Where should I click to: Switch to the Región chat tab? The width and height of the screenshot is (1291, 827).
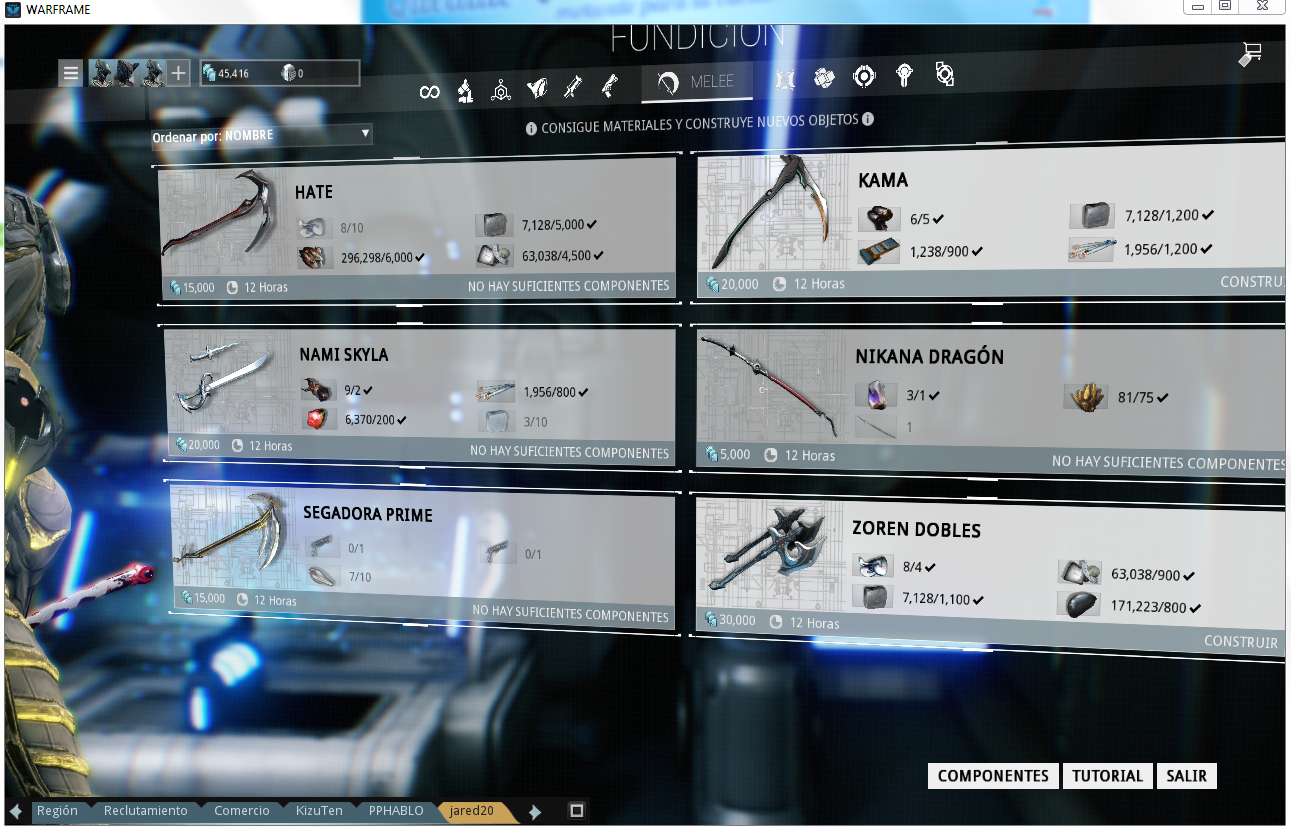pos(57,811)
